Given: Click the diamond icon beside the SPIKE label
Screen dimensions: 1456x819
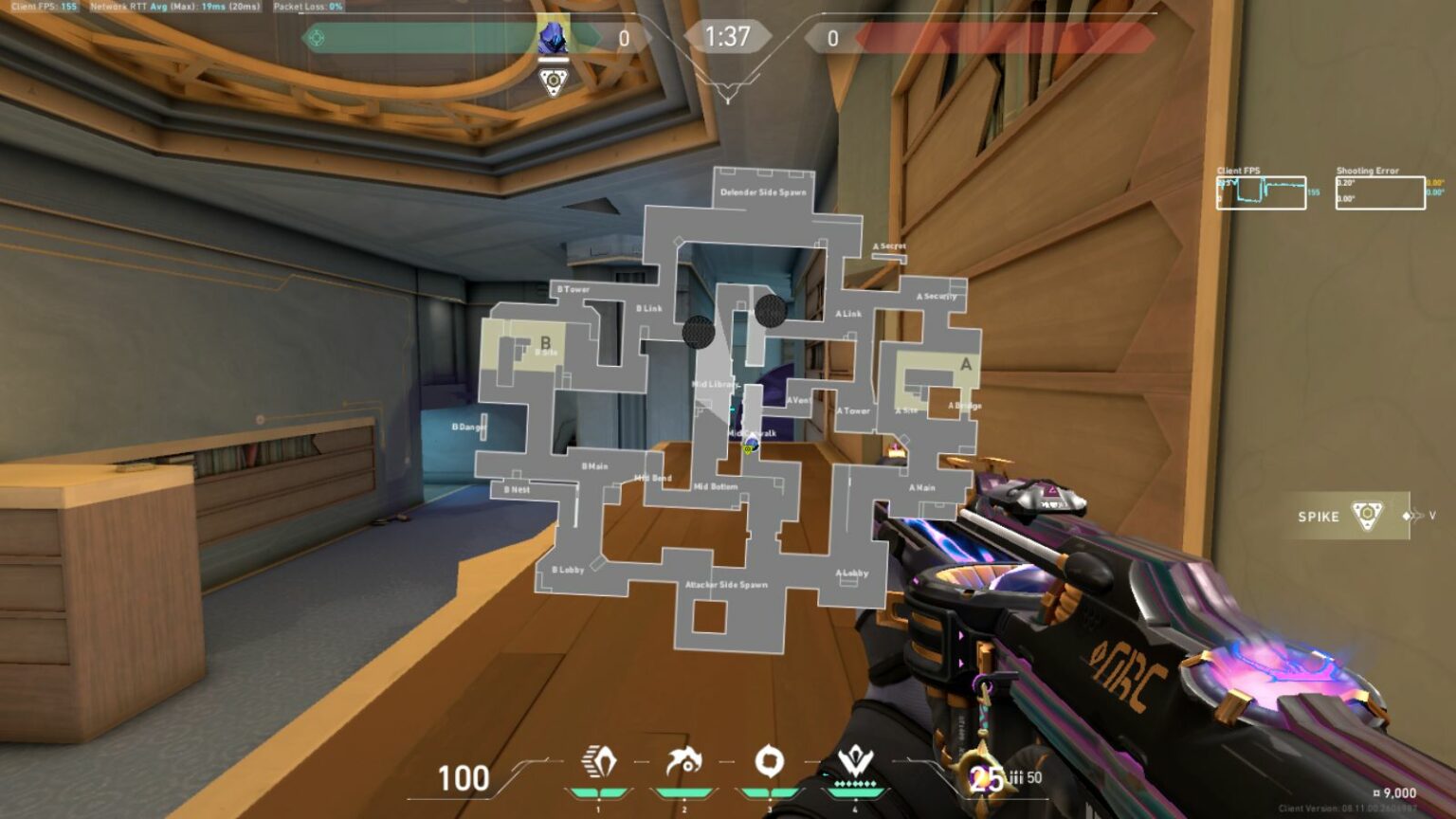Looking at the screenshot, I should 1405,517.
